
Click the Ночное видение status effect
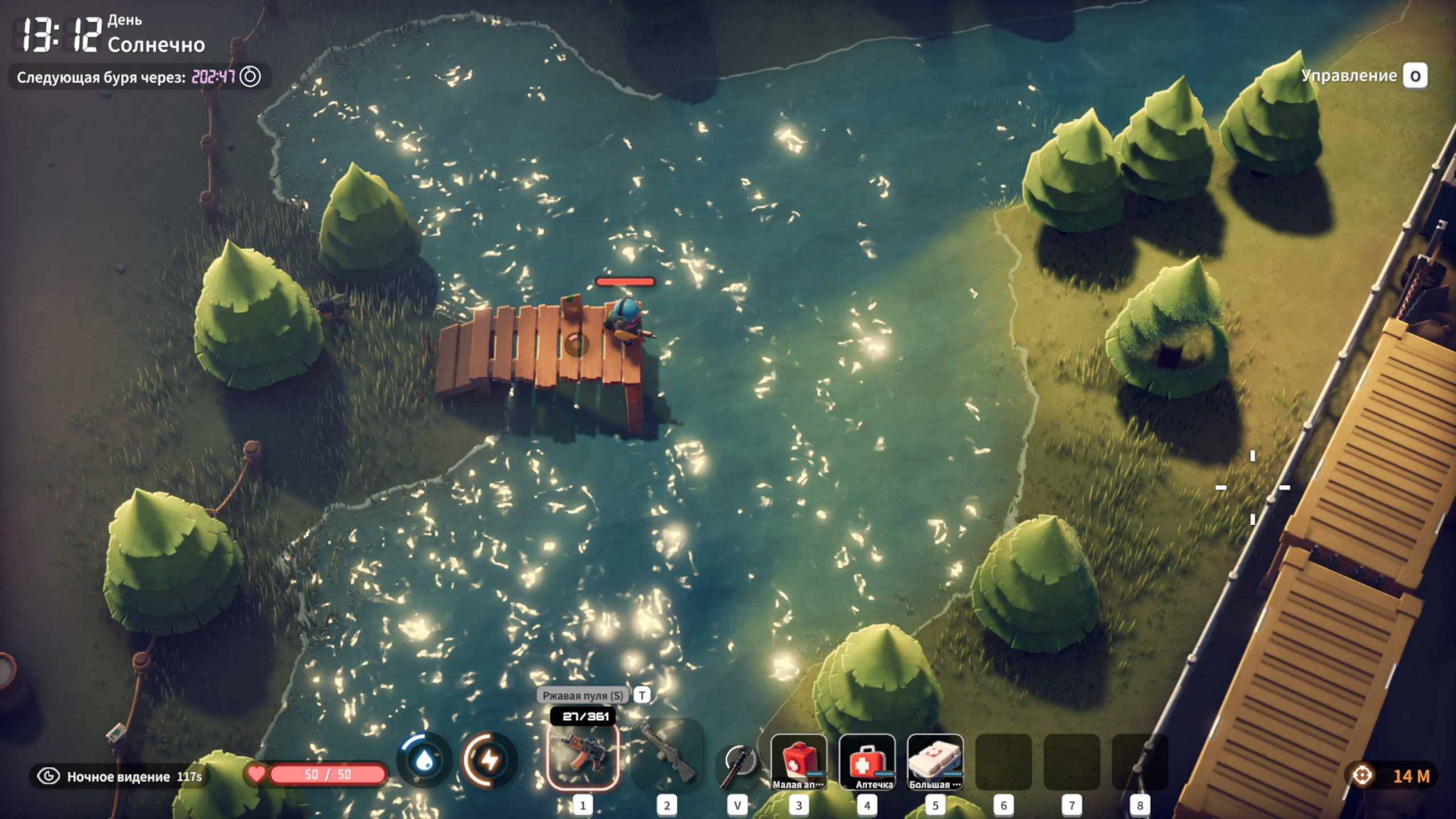click(119, 776)
